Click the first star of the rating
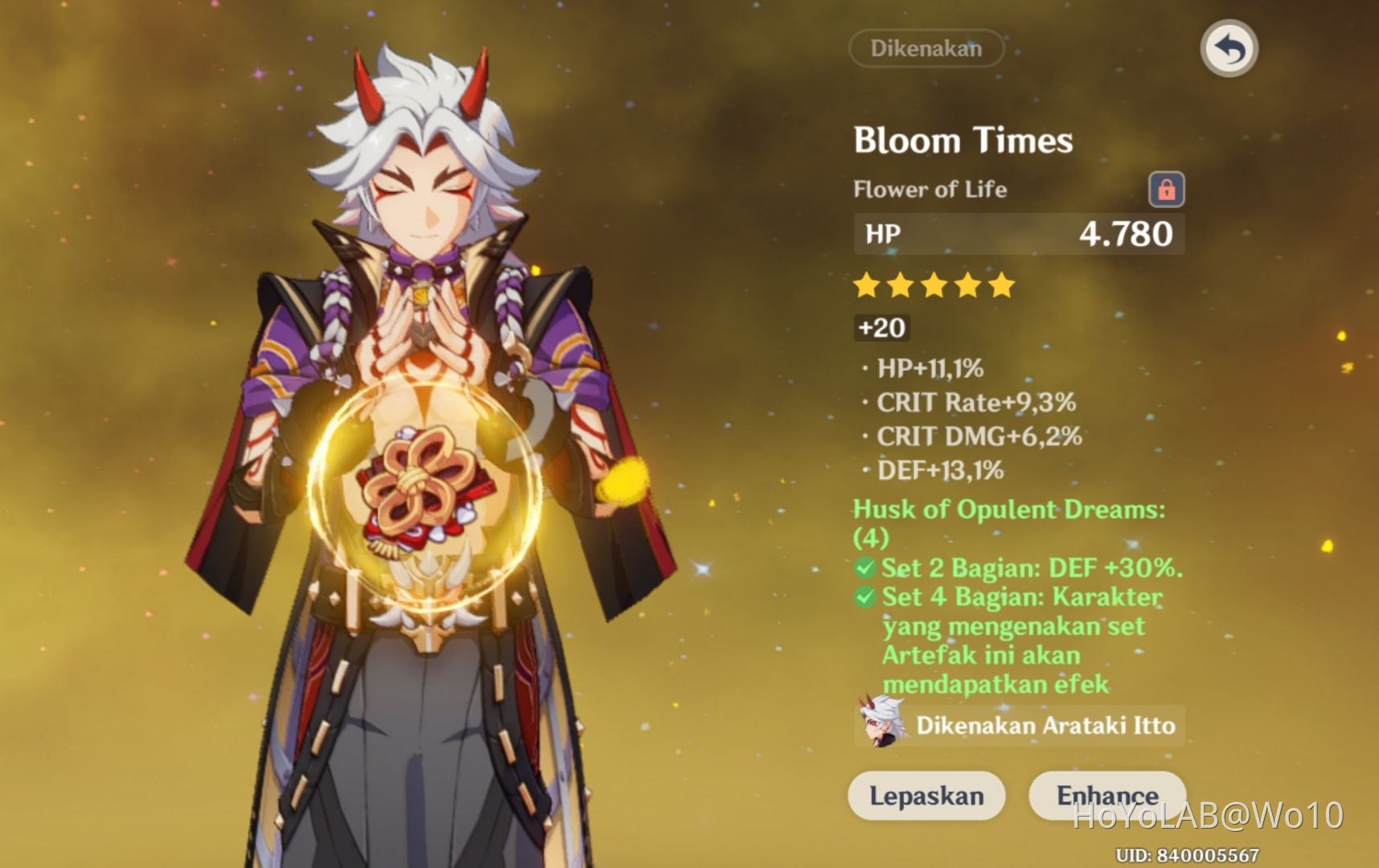 pos(864,285)
